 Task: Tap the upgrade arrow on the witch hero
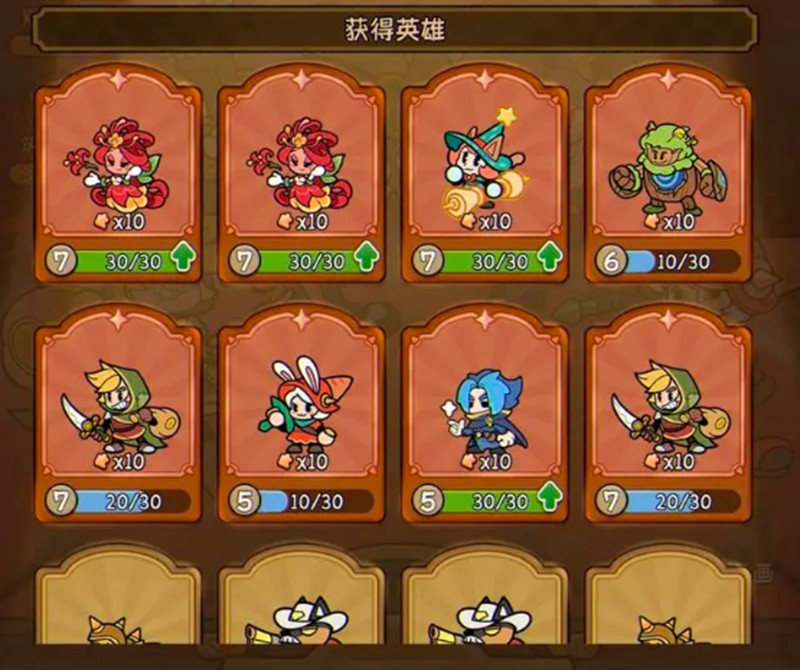click(549, 260)
